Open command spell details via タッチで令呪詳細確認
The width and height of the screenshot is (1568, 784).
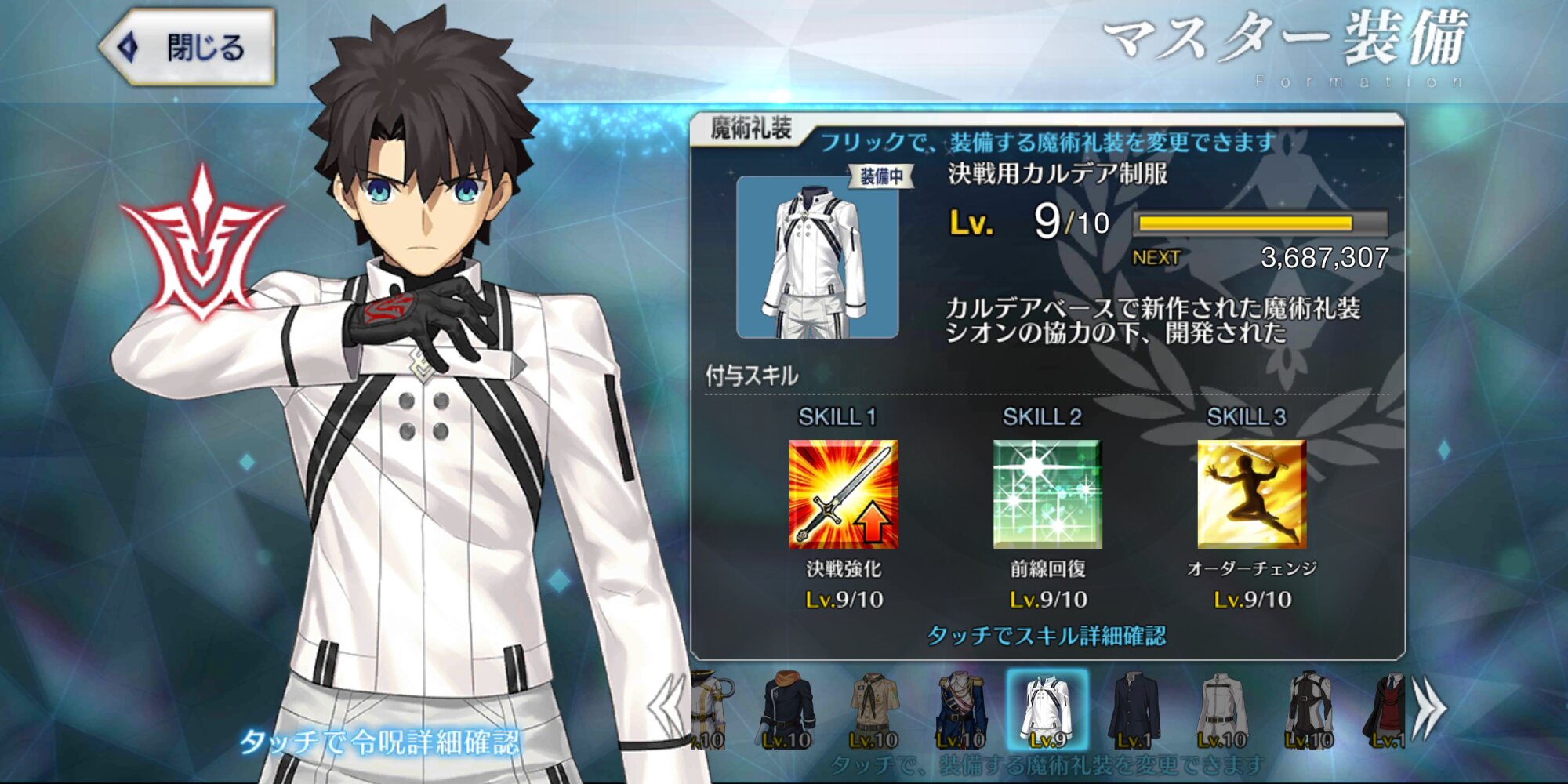click(379, 742)
